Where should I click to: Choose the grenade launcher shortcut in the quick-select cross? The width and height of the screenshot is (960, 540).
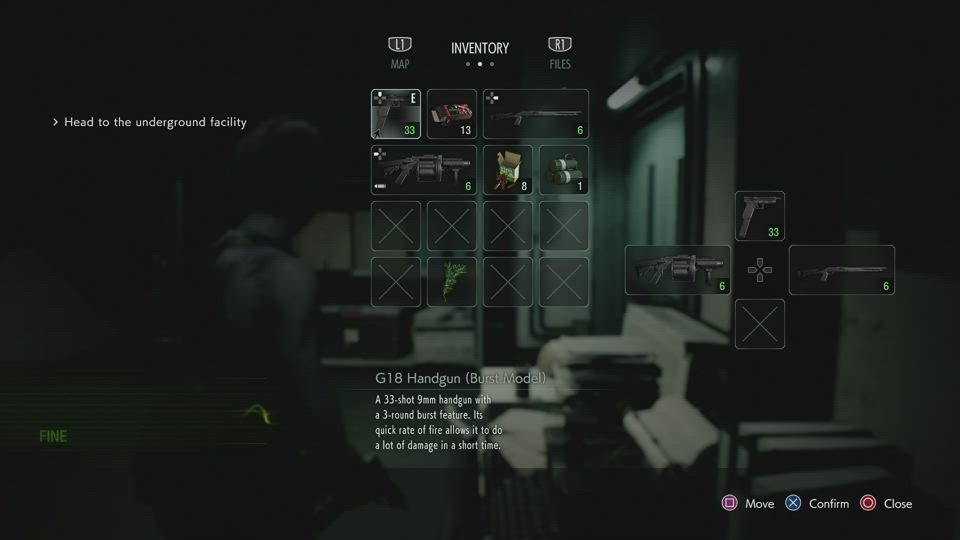[x=678, y=270]
